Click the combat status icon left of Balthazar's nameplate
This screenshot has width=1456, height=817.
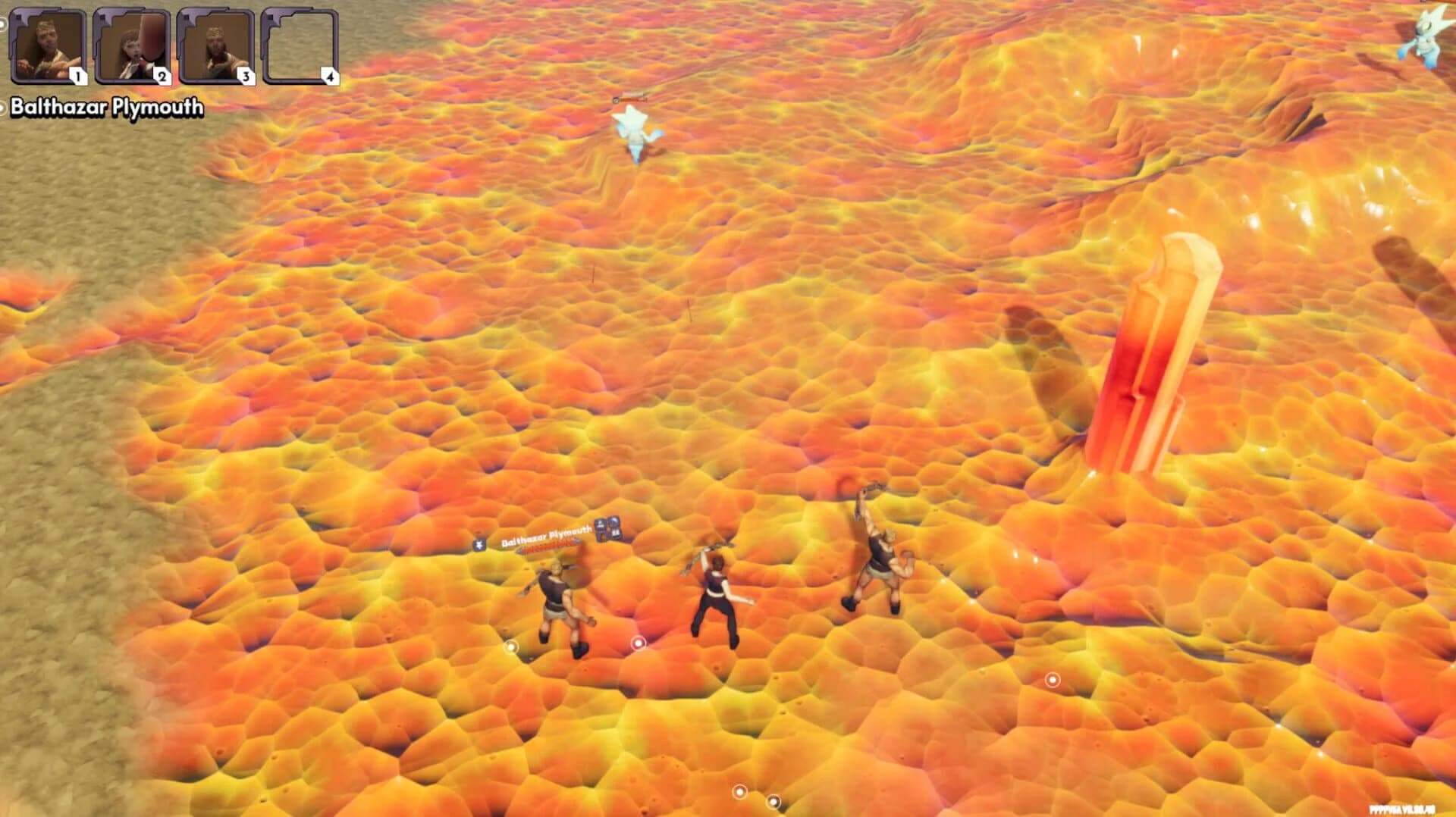pos(479,544)
